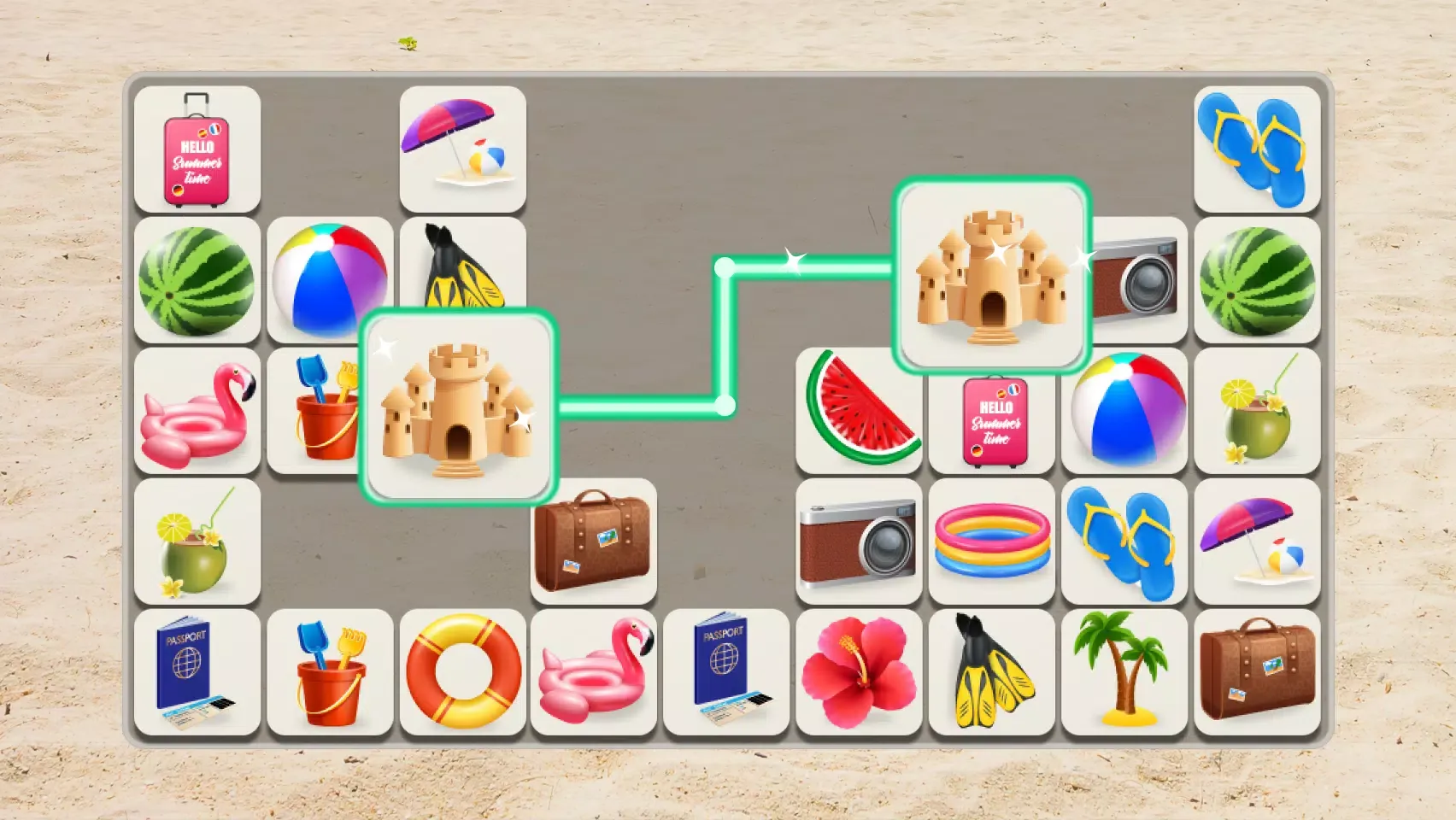Click the beach umbrella tile at the top
The height and width of the screenshot is (820, 1456).
[461, 151]
